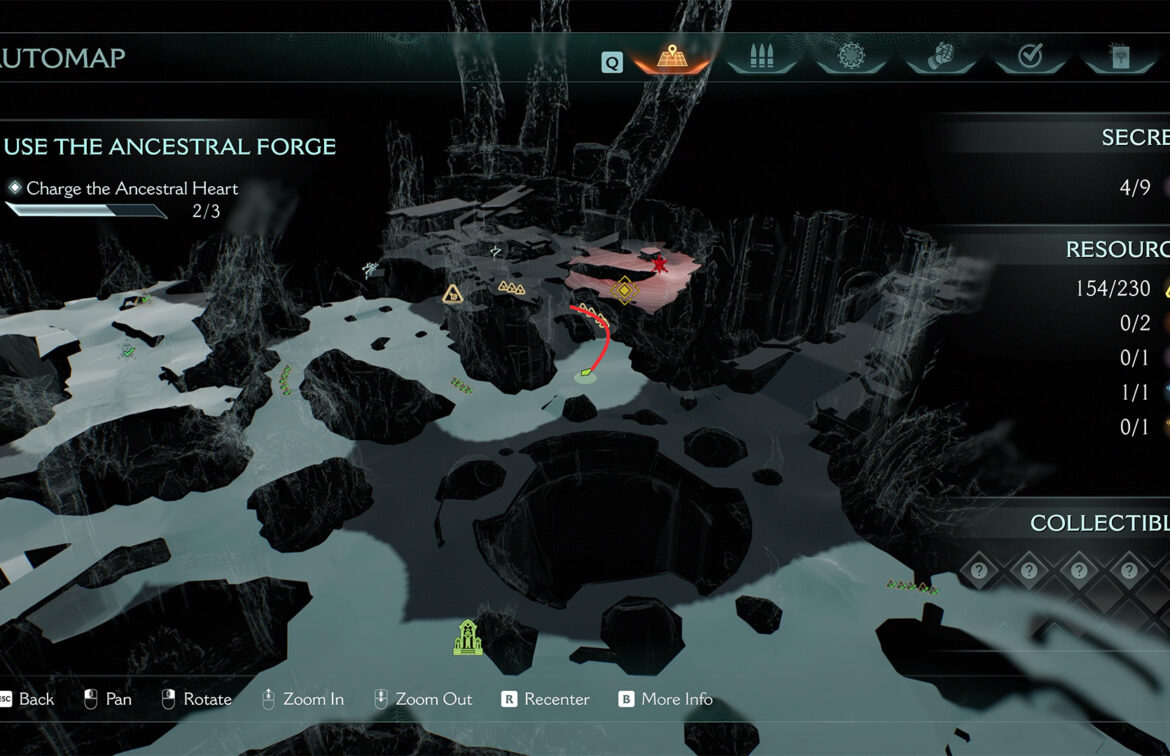Click the green shrine marker
Image resolution: width=1170 pixels, height=756 pixels.
point(467,638)
